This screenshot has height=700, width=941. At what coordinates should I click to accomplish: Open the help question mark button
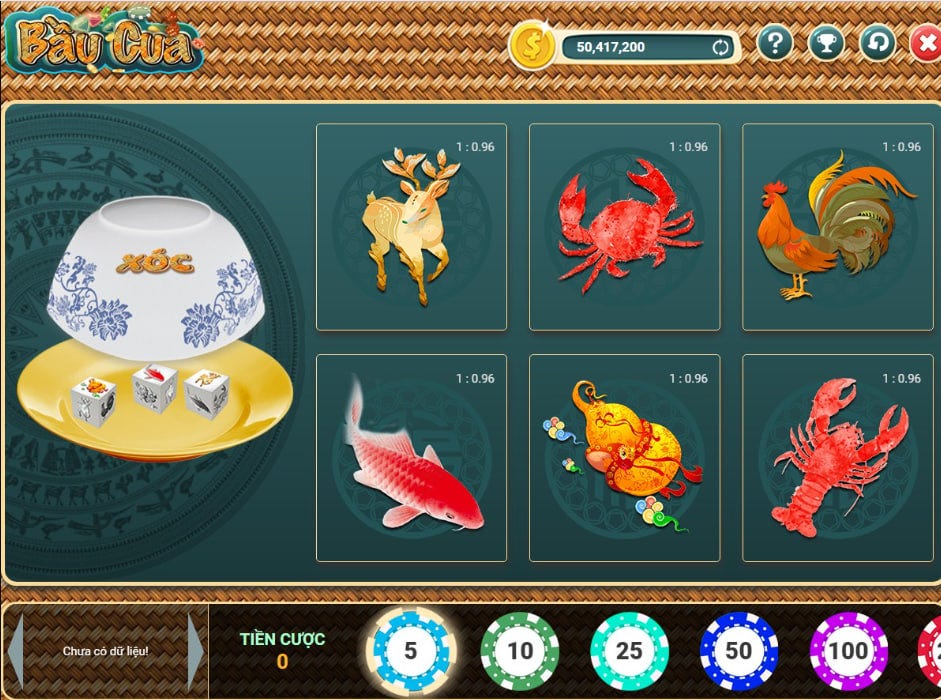[775, 43]
